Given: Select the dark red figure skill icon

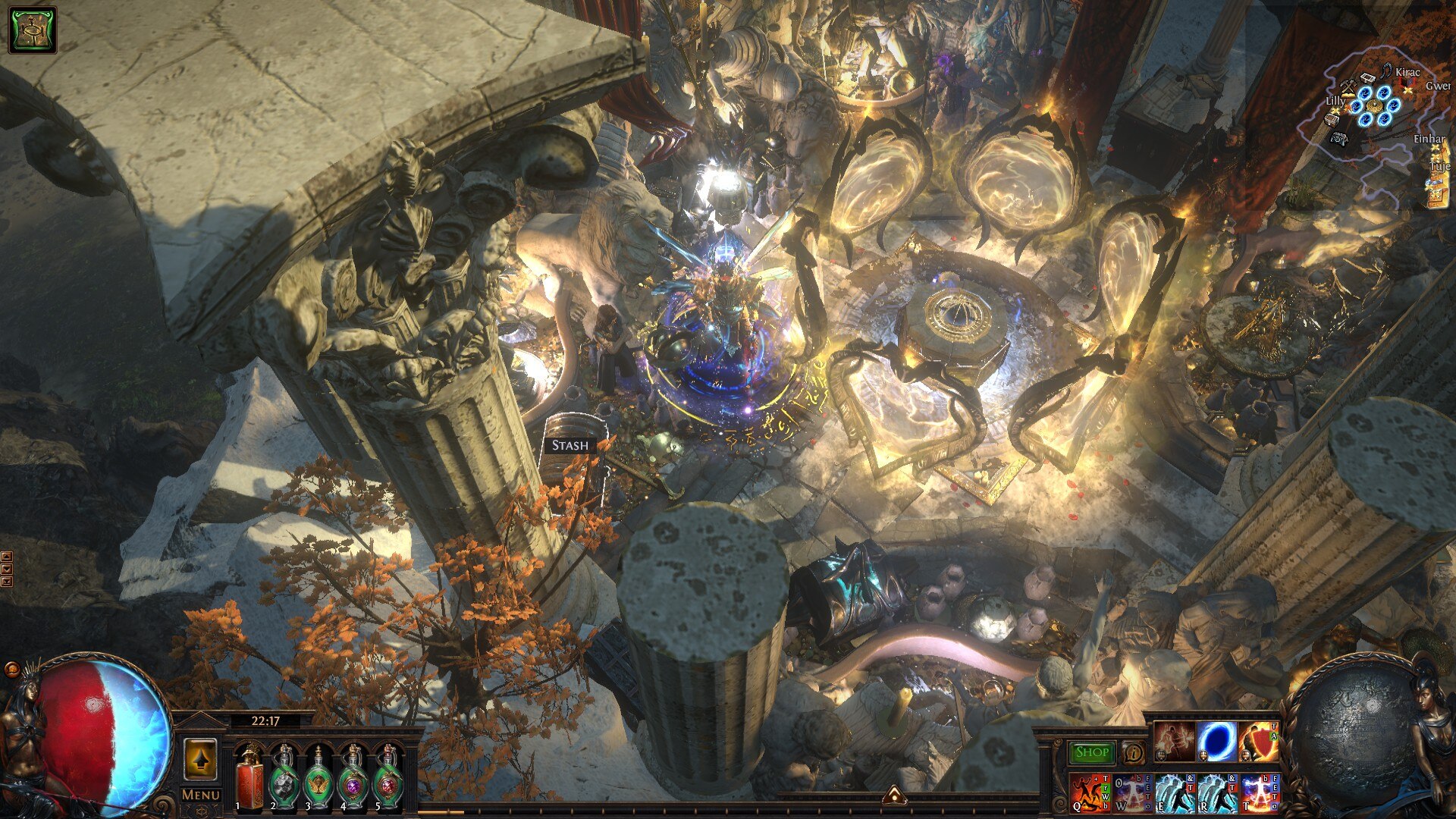Looking at the screenshot, I should [1175, 742].
